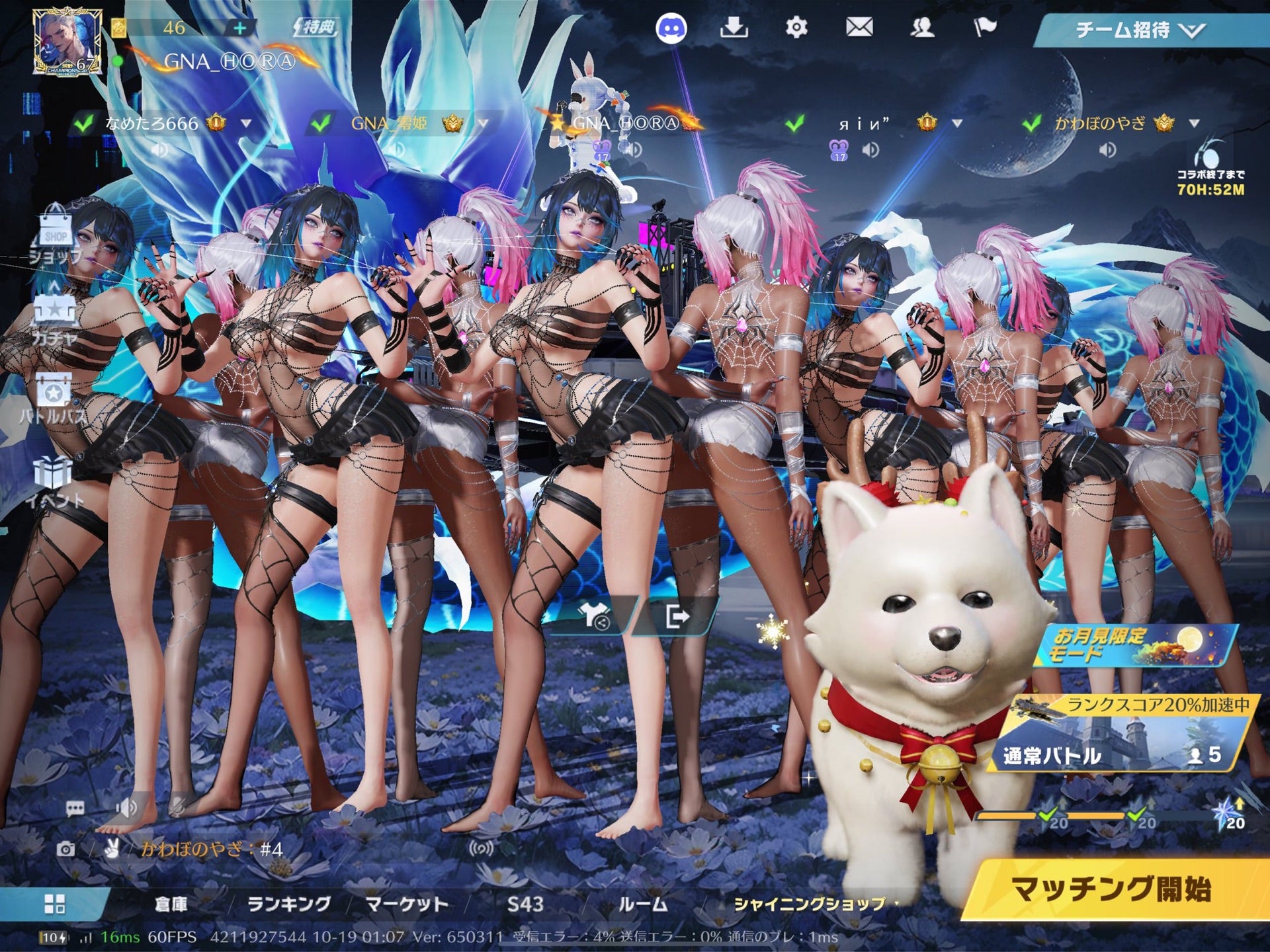Open the ランキング rankings tab
Image resolution: width=1270 pixels, height=952 pixels.
point(288,904)
